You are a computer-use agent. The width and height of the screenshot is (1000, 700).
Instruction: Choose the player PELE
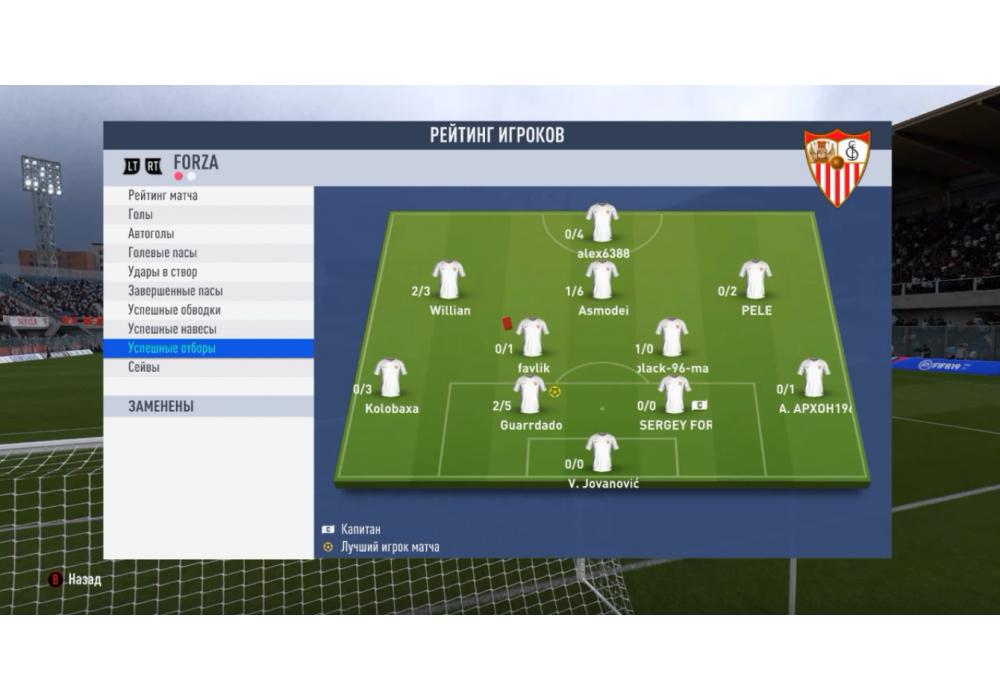click(x=755, y=280)
